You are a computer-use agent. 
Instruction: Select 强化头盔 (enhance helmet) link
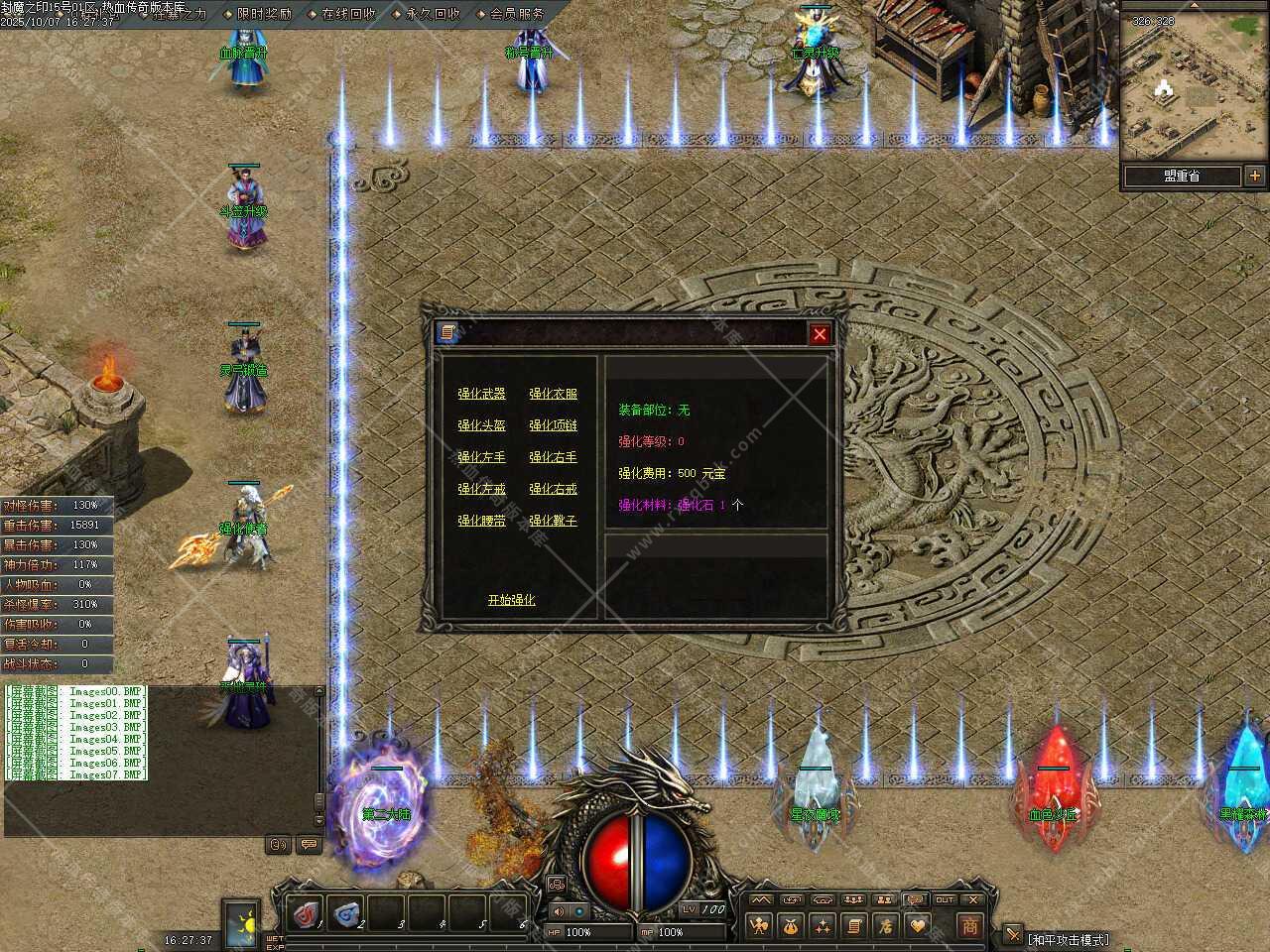click(481, 425)
